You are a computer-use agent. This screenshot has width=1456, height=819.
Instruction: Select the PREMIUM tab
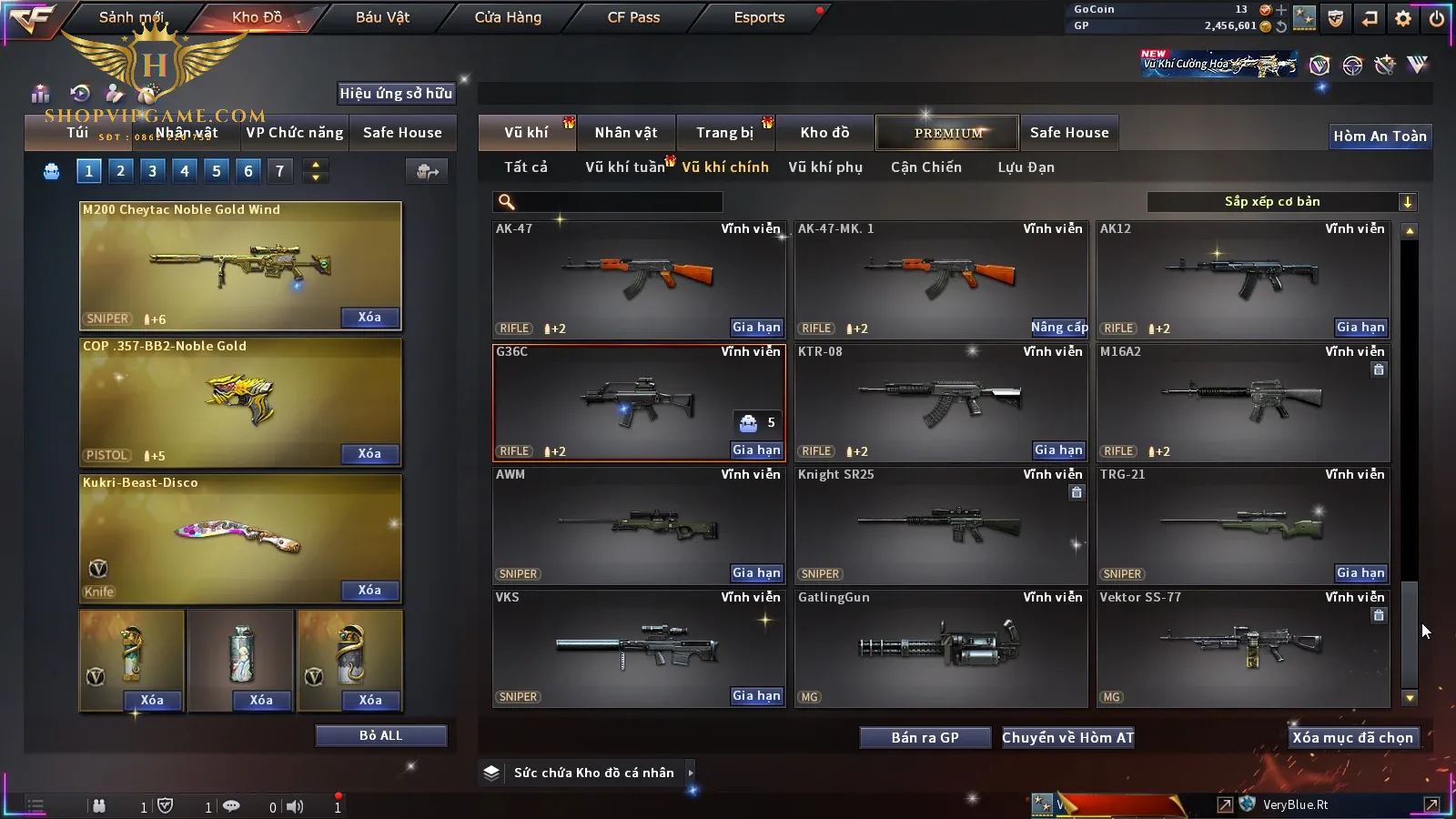click(948, 133)
